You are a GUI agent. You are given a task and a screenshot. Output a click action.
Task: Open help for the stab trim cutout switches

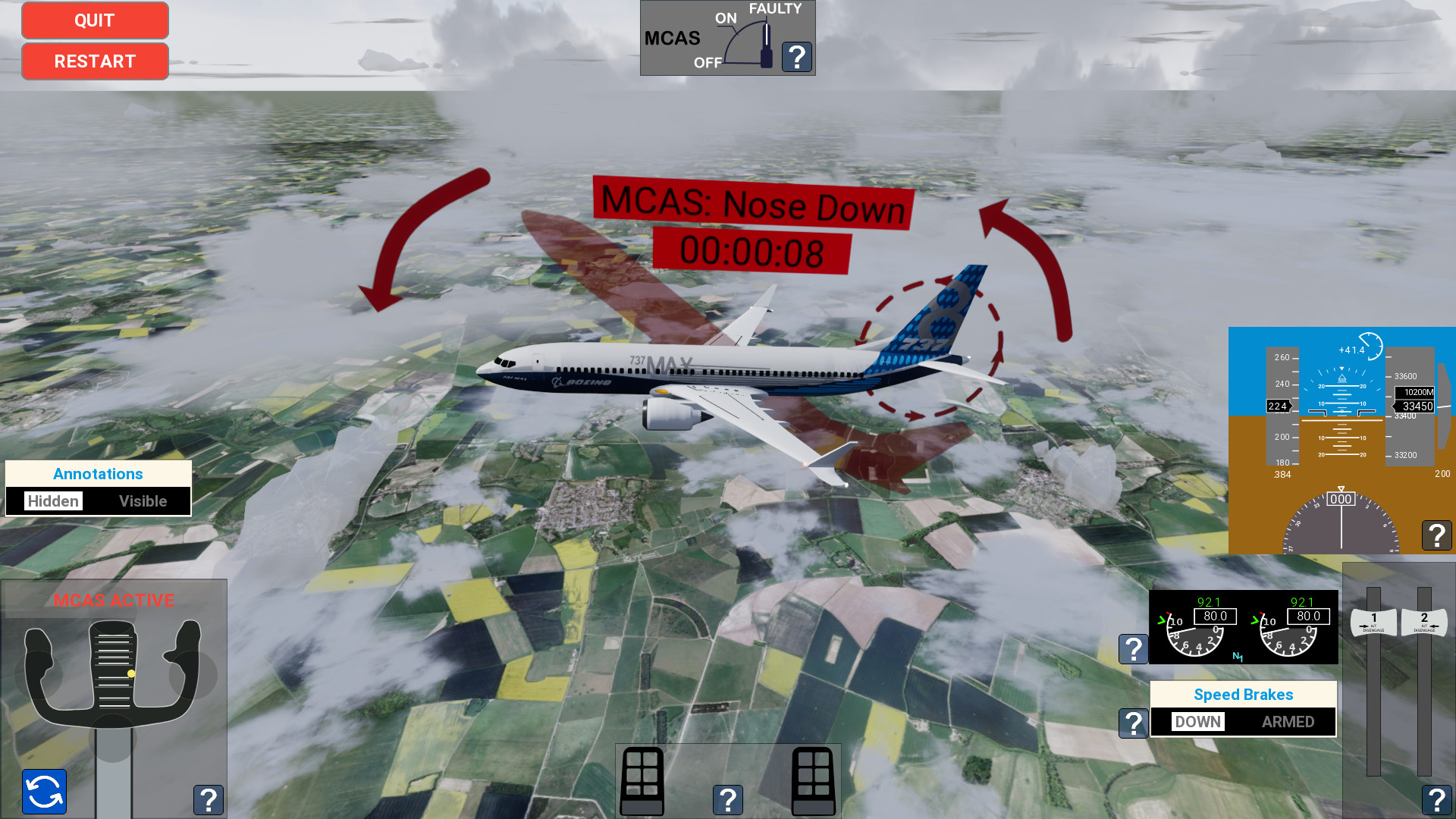coord(728,799)
